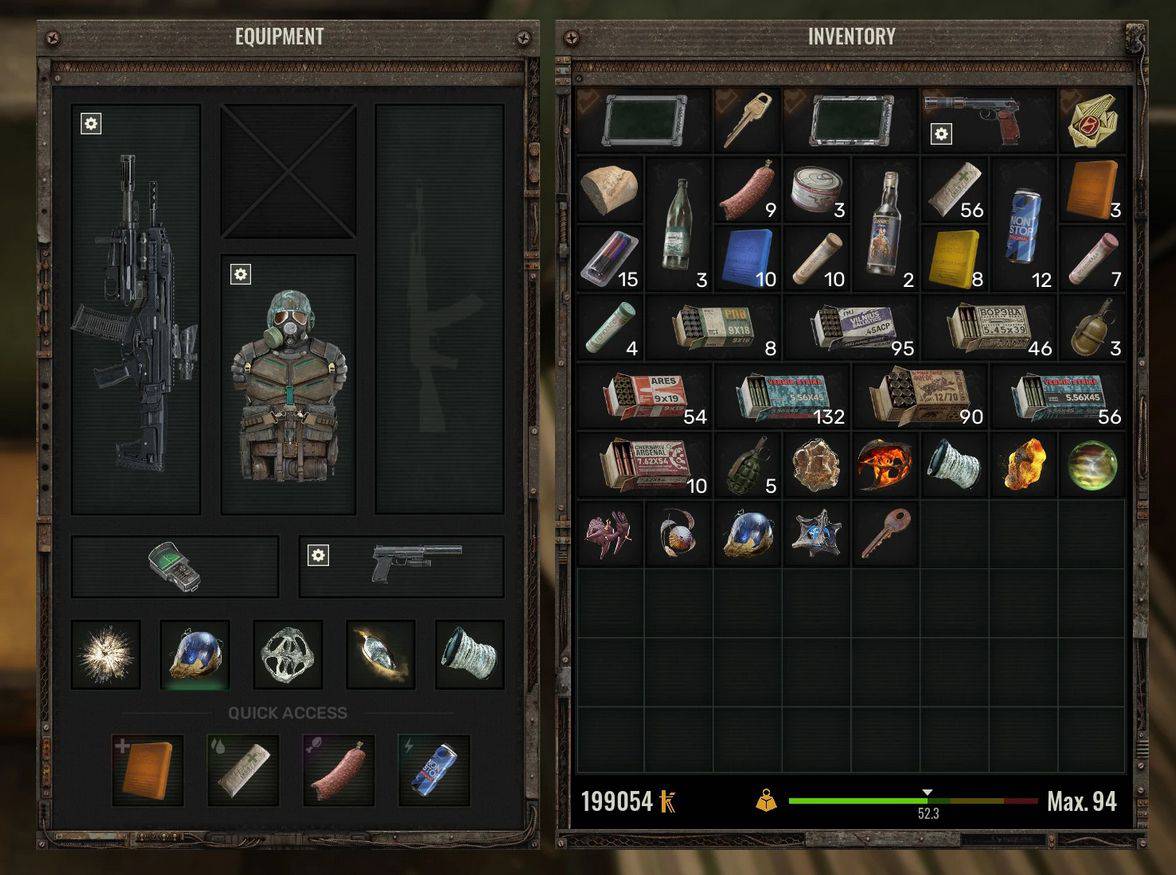Click the energy drink quick access slot

point(434,770)
